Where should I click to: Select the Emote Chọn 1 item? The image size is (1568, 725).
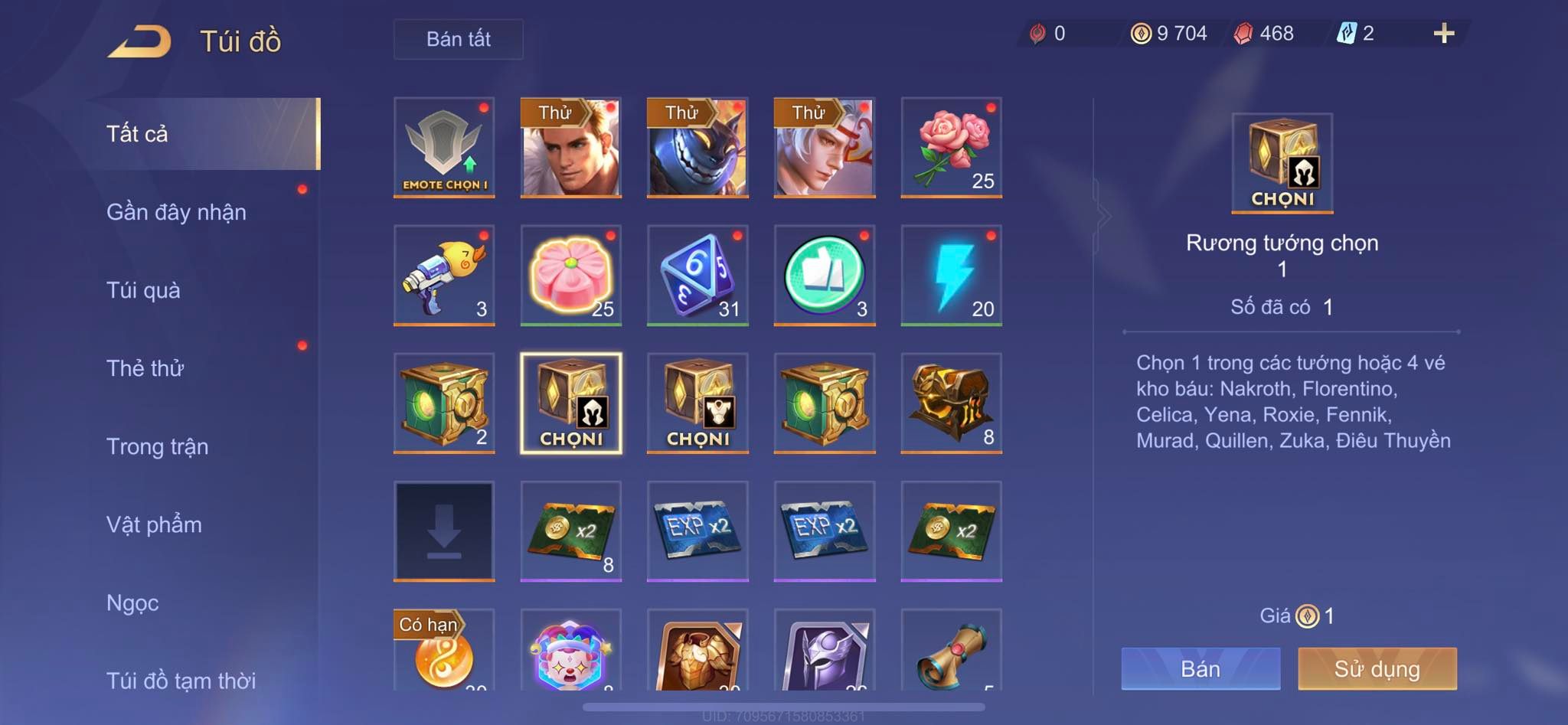444,147
